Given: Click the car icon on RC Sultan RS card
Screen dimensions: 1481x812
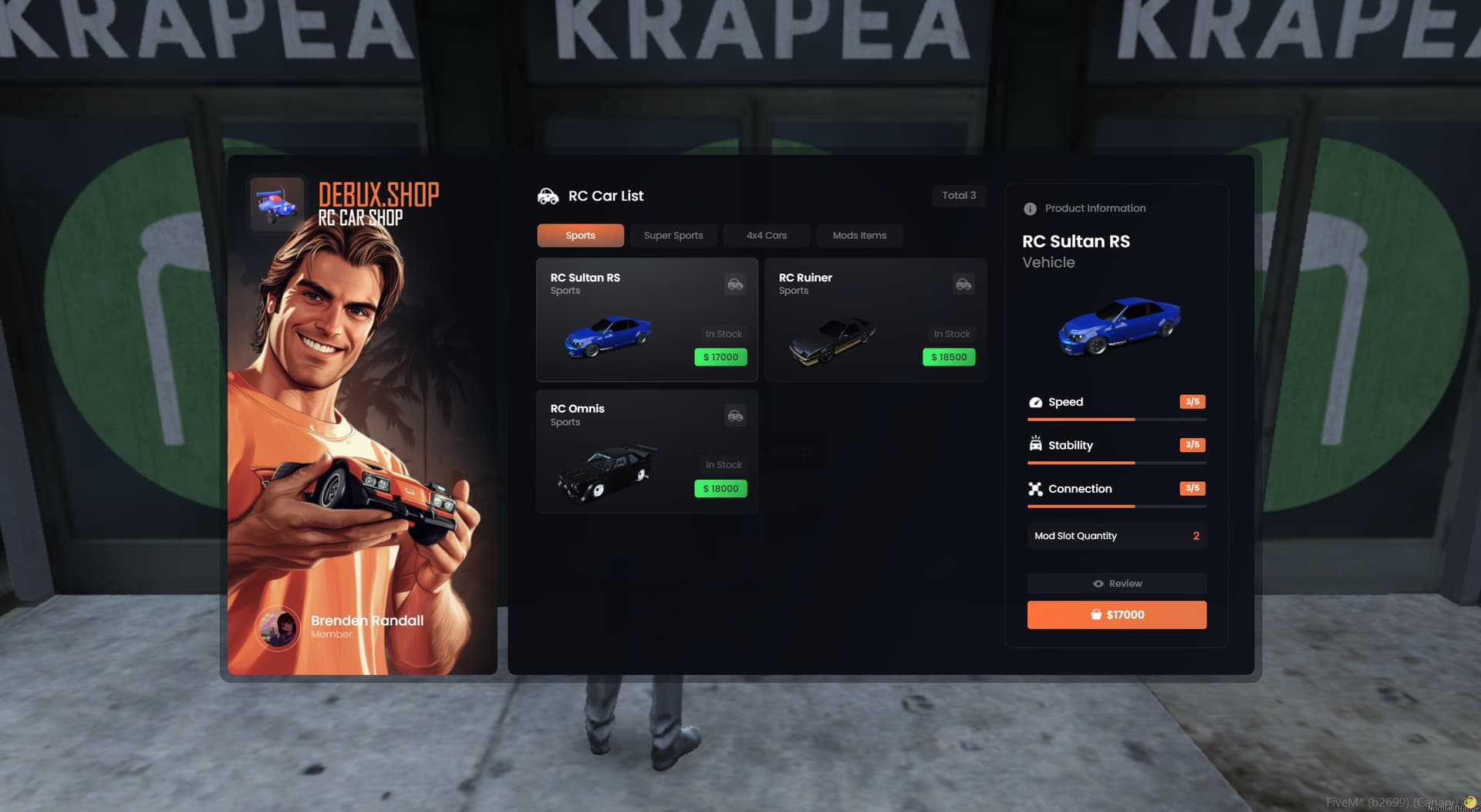Looking at the screenshot, I should pyautogui.click(x=735, y=284).
